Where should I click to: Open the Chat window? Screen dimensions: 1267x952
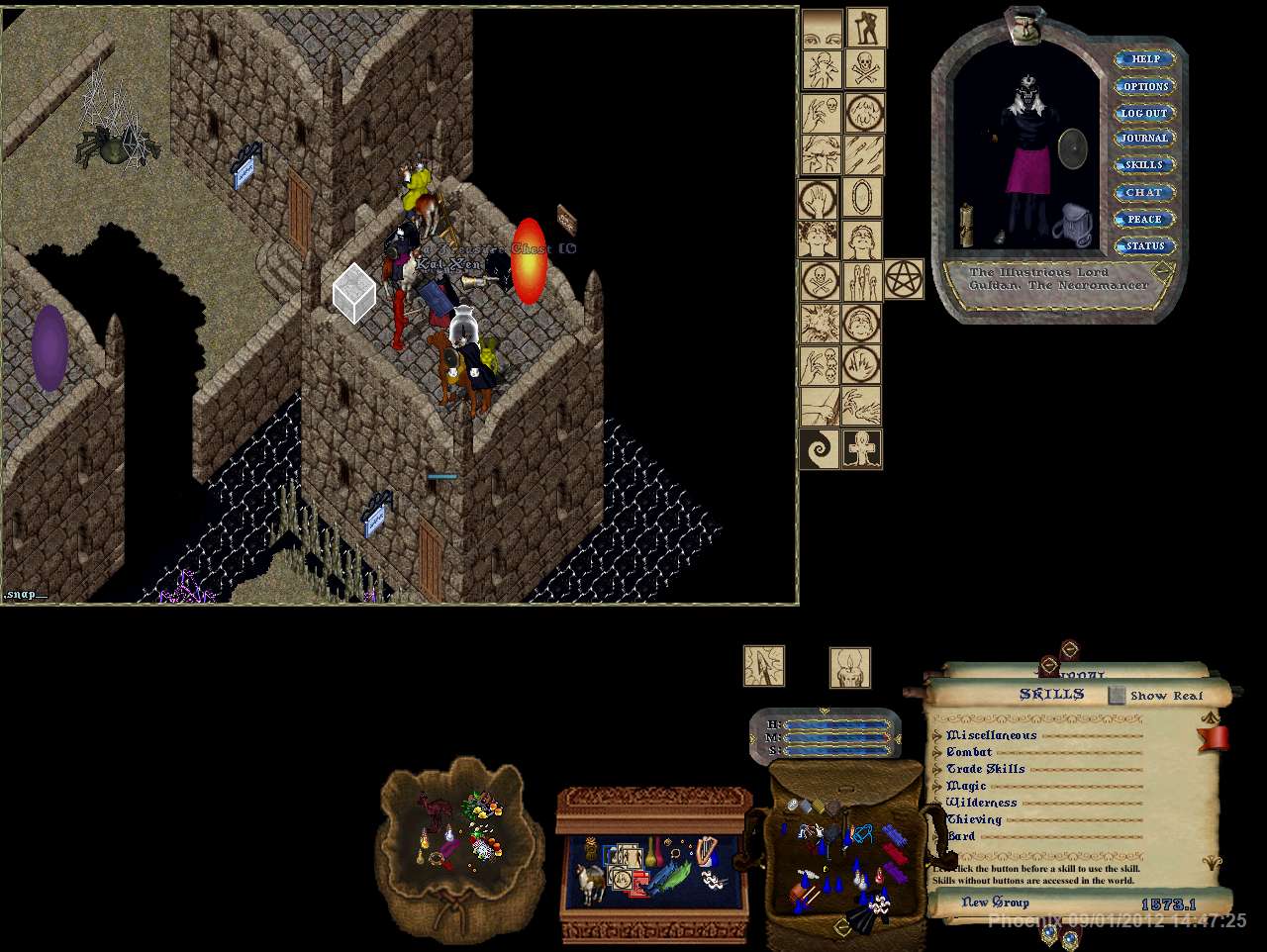(1145, 192)
